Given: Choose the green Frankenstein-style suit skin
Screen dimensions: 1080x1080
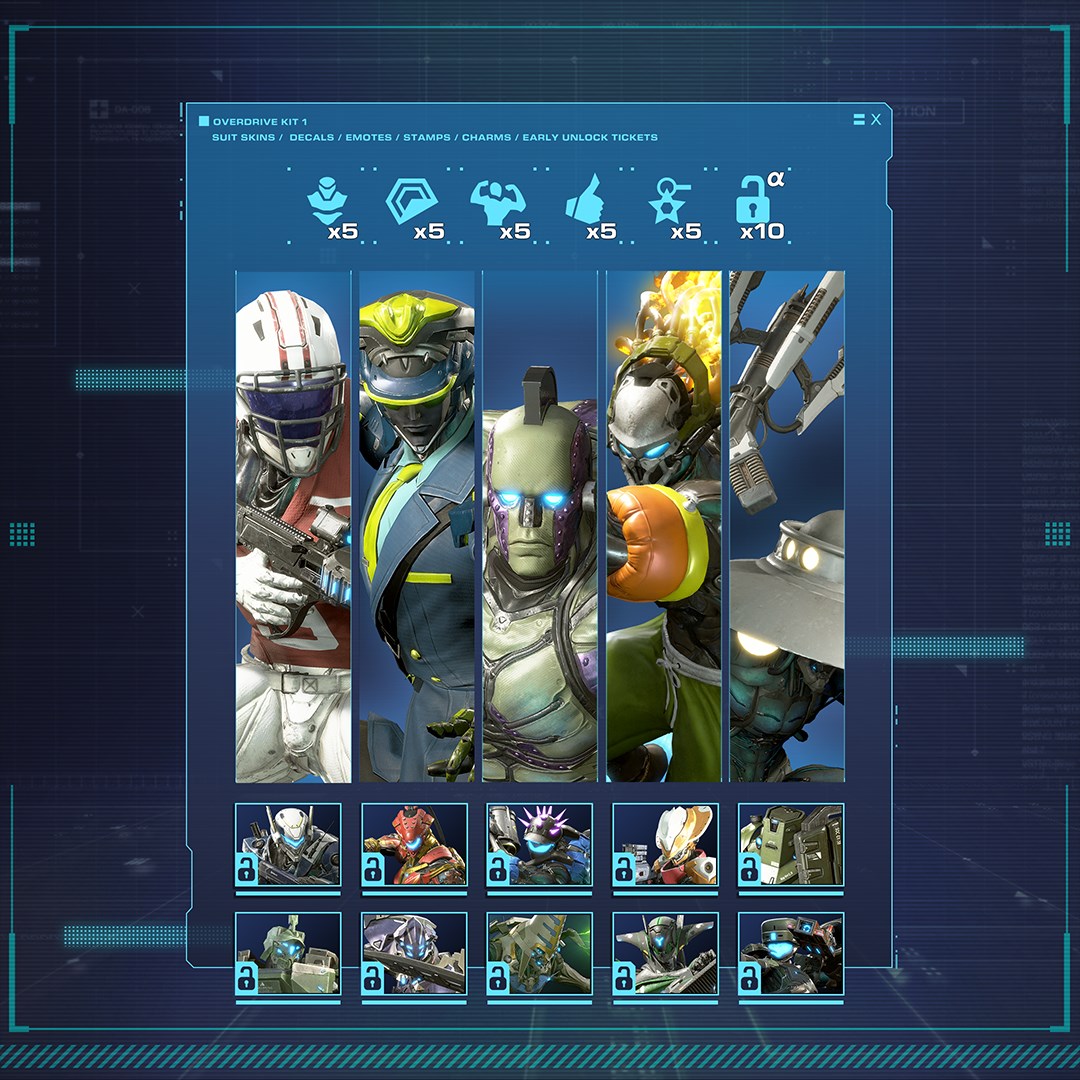Looking at the screenshot, I should point(540,526).
